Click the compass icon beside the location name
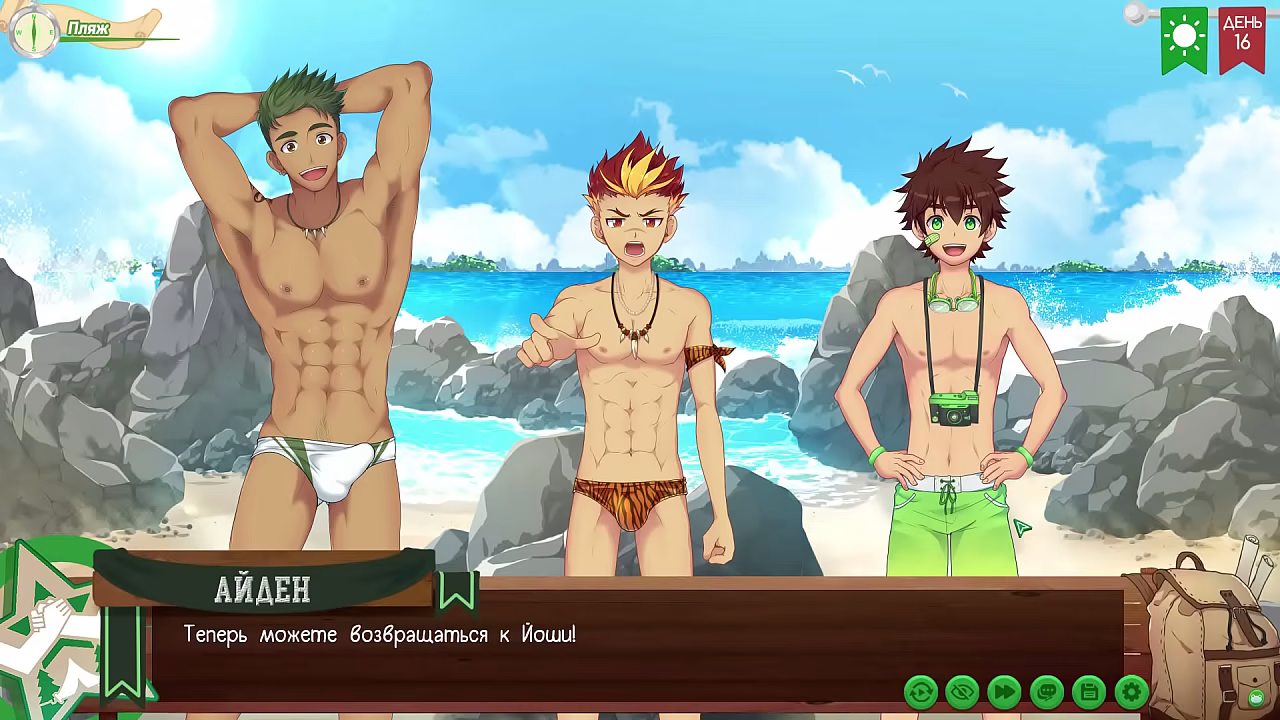This screenshot has width=1280, height=720. (x=34, y=31)
